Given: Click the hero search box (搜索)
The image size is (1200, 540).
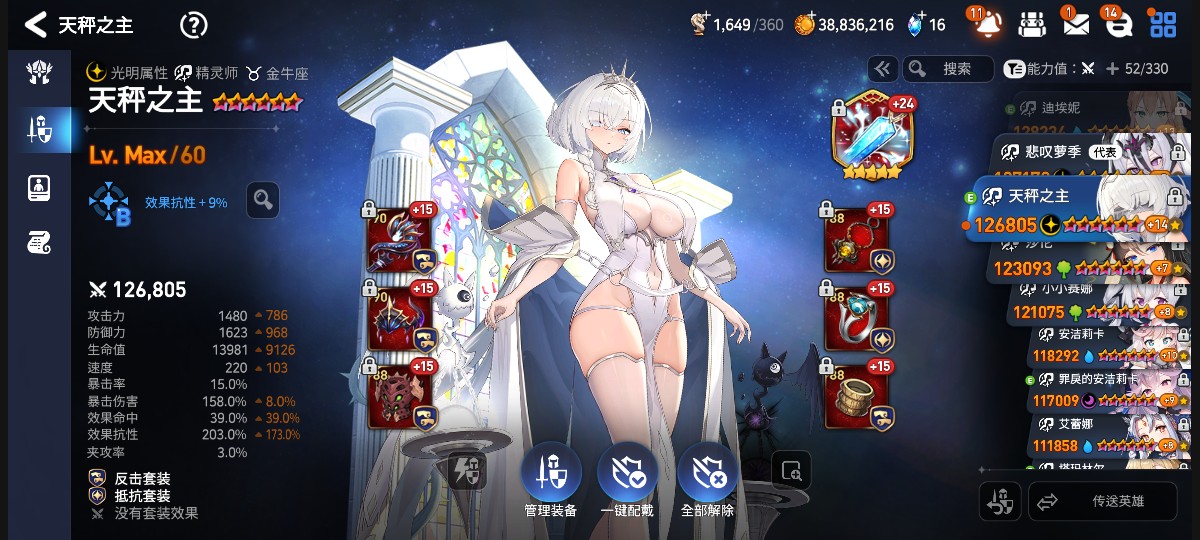Looking at the screenshot, I should tap(947, 69).
